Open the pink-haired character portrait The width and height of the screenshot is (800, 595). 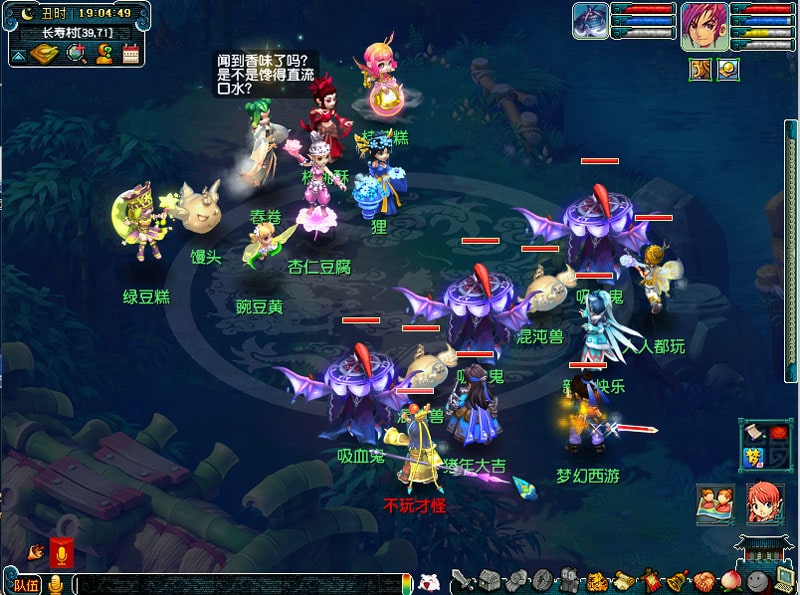tap(705, 25)
